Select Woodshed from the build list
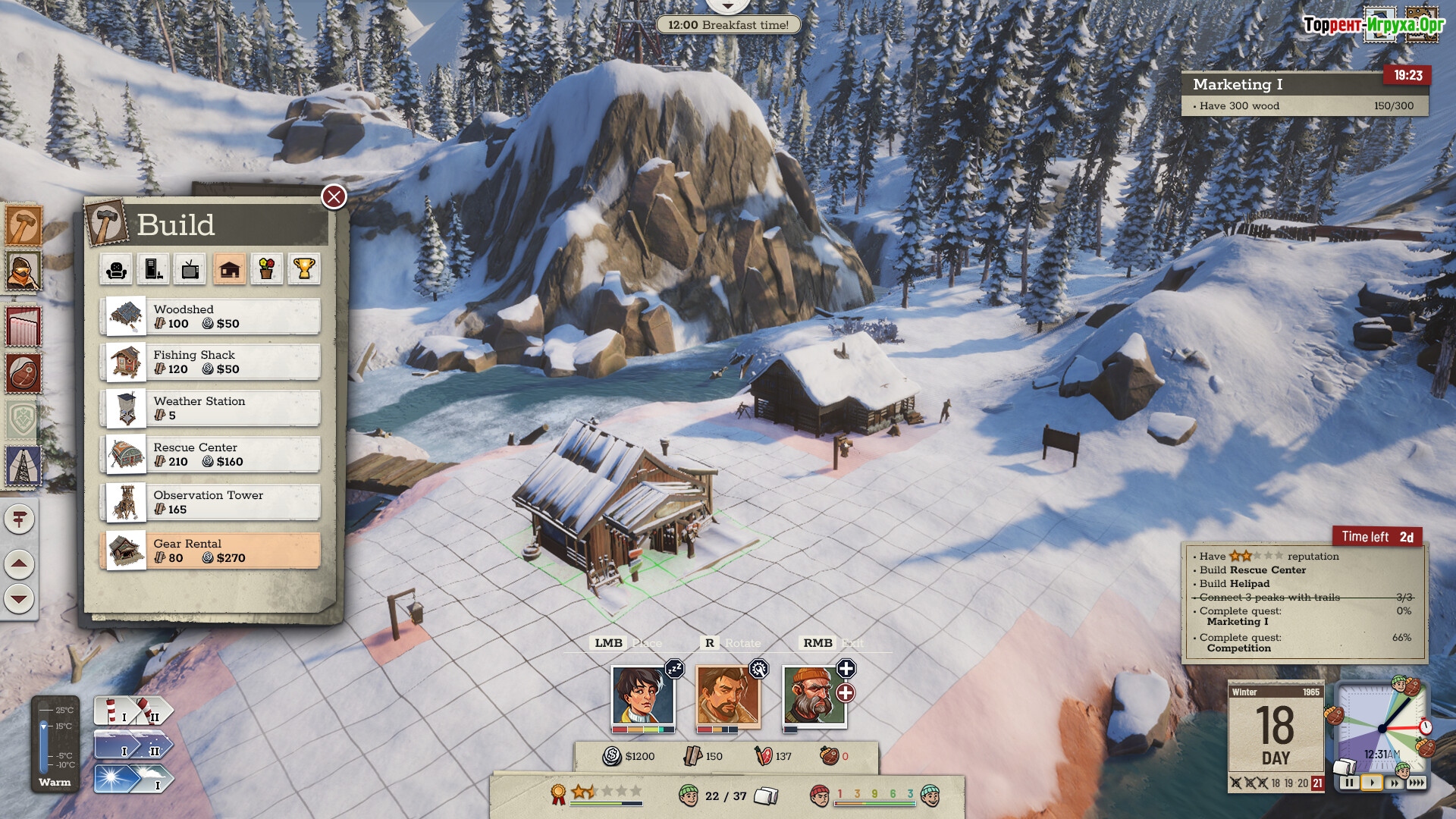Viewport: 1456px width, 819px height. click(210, 316)
